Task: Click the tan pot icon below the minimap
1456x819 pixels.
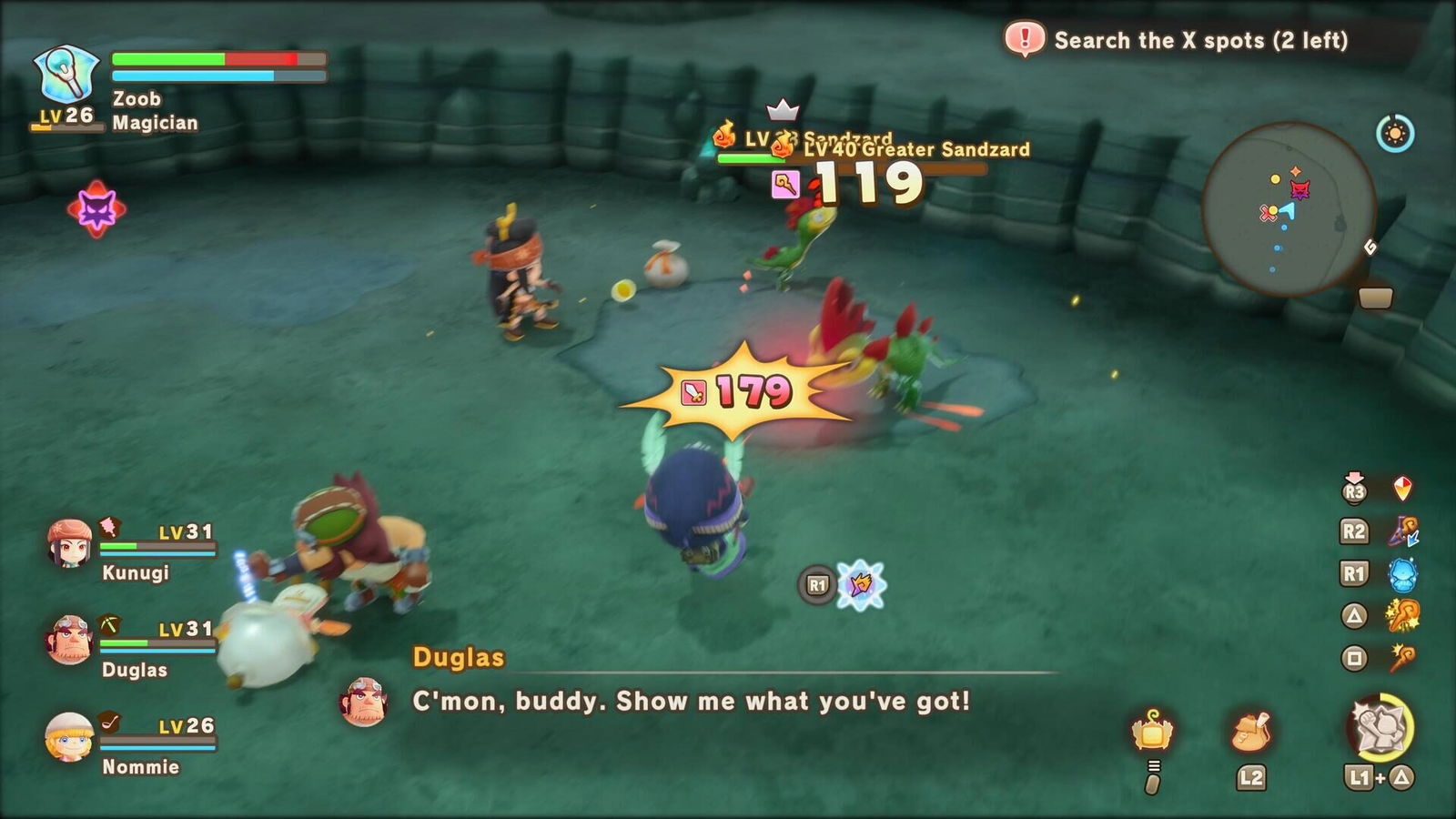Action: [x=1375, y=298]
